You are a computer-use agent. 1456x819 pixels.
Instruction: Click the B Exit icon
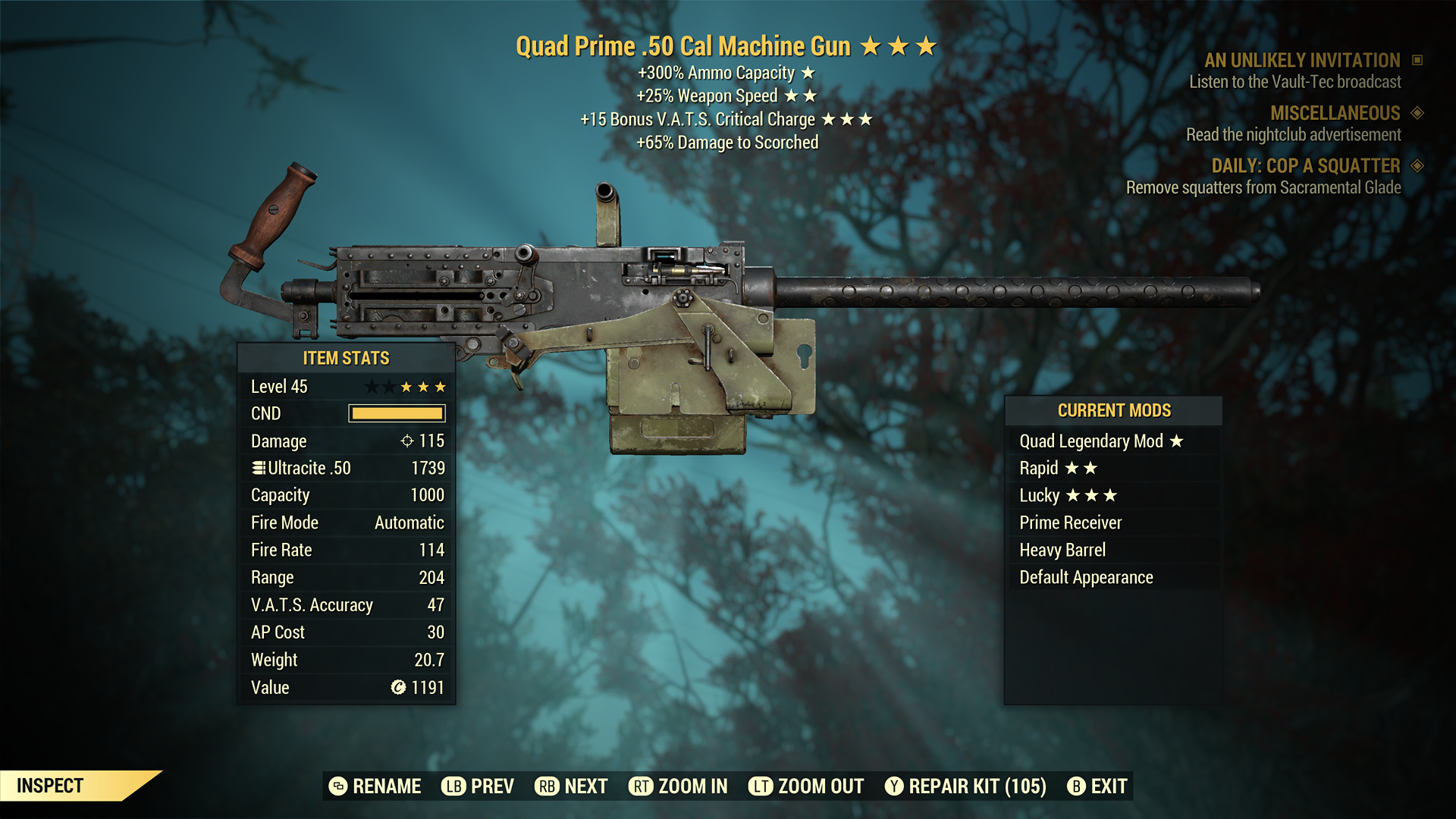coord(1076,786)
